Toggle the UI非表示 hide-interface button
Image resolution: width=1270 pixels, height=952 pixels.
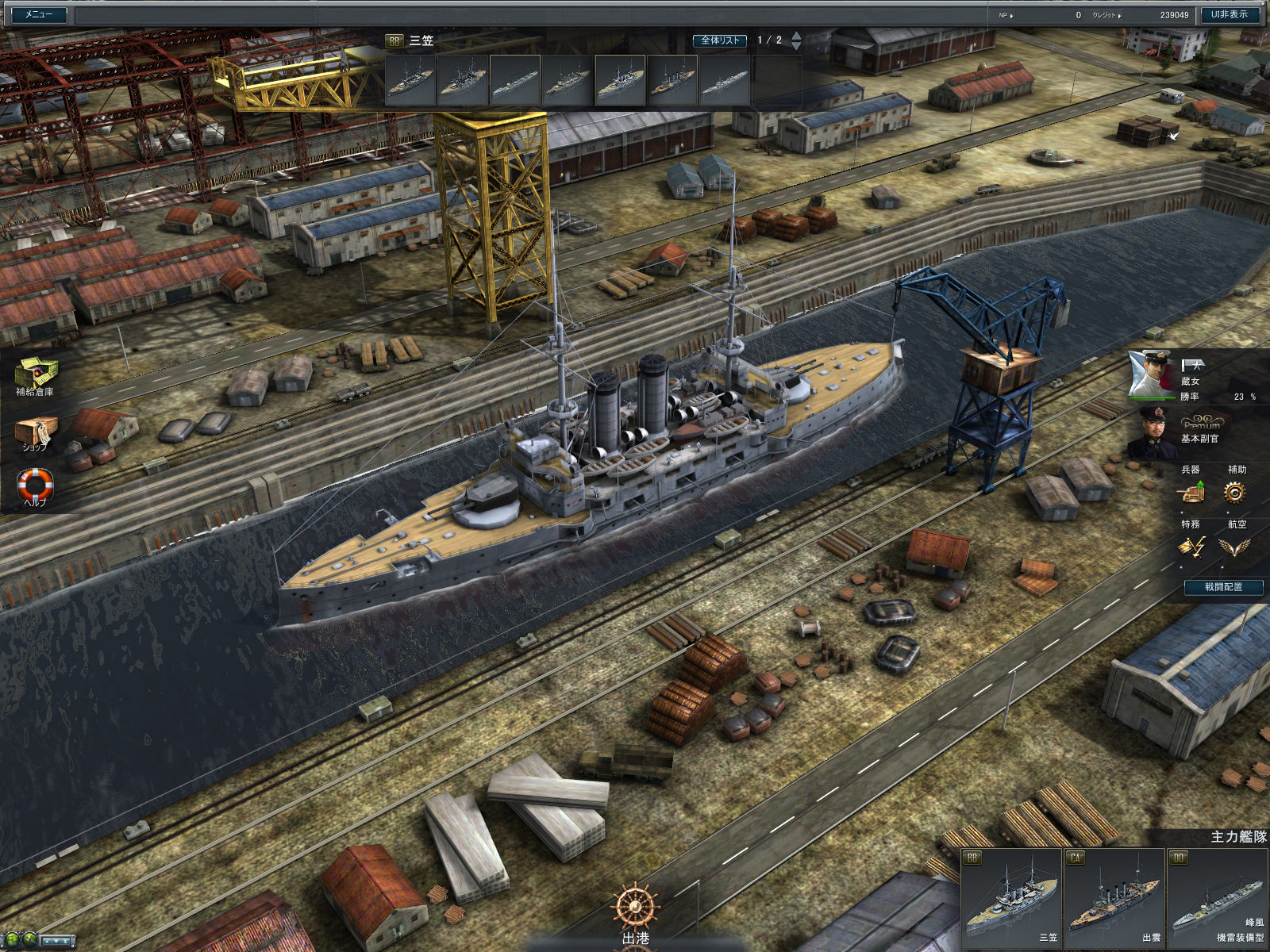click(1229, 14)
